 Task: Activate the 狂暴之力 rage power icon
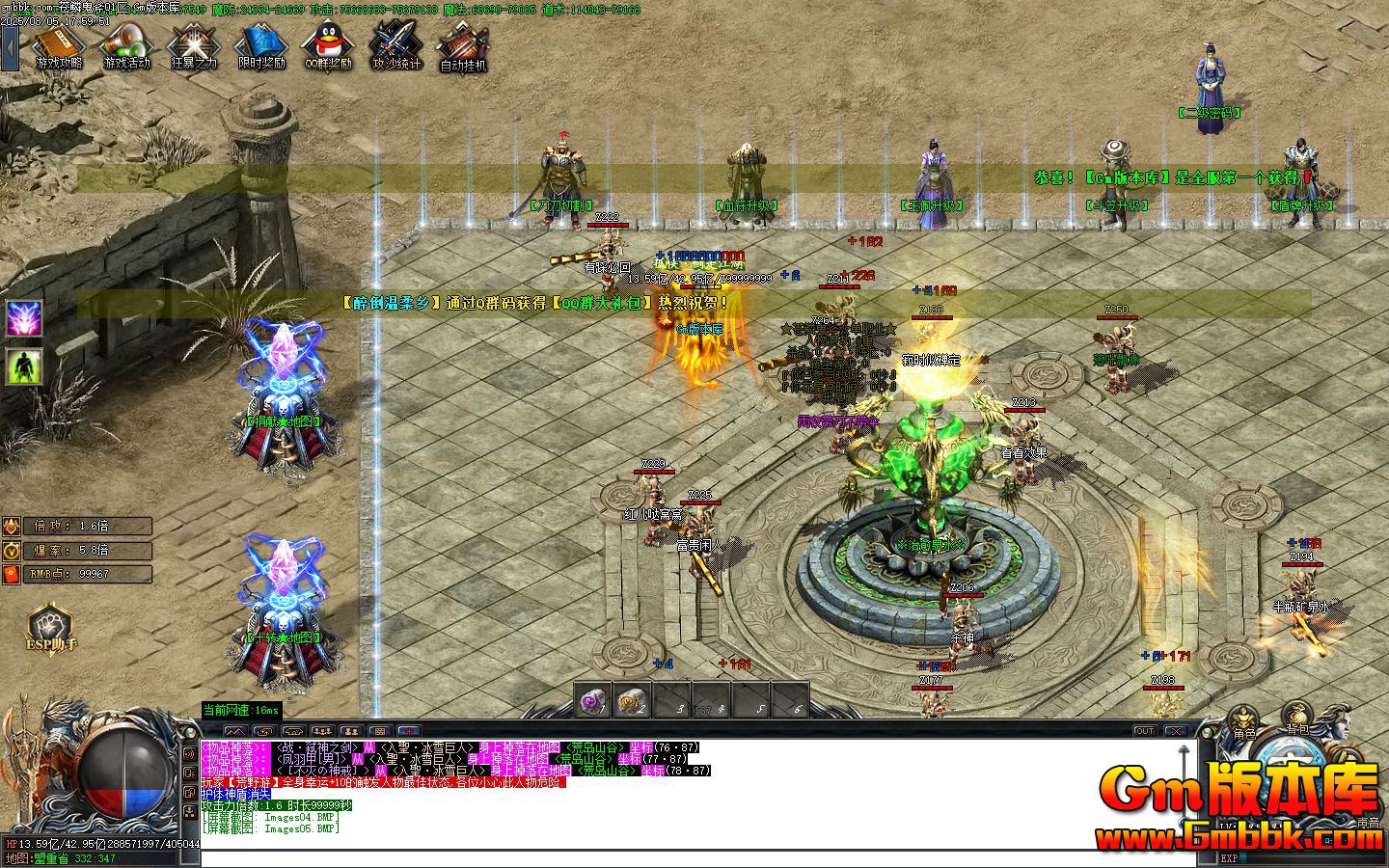coord(191,45)
